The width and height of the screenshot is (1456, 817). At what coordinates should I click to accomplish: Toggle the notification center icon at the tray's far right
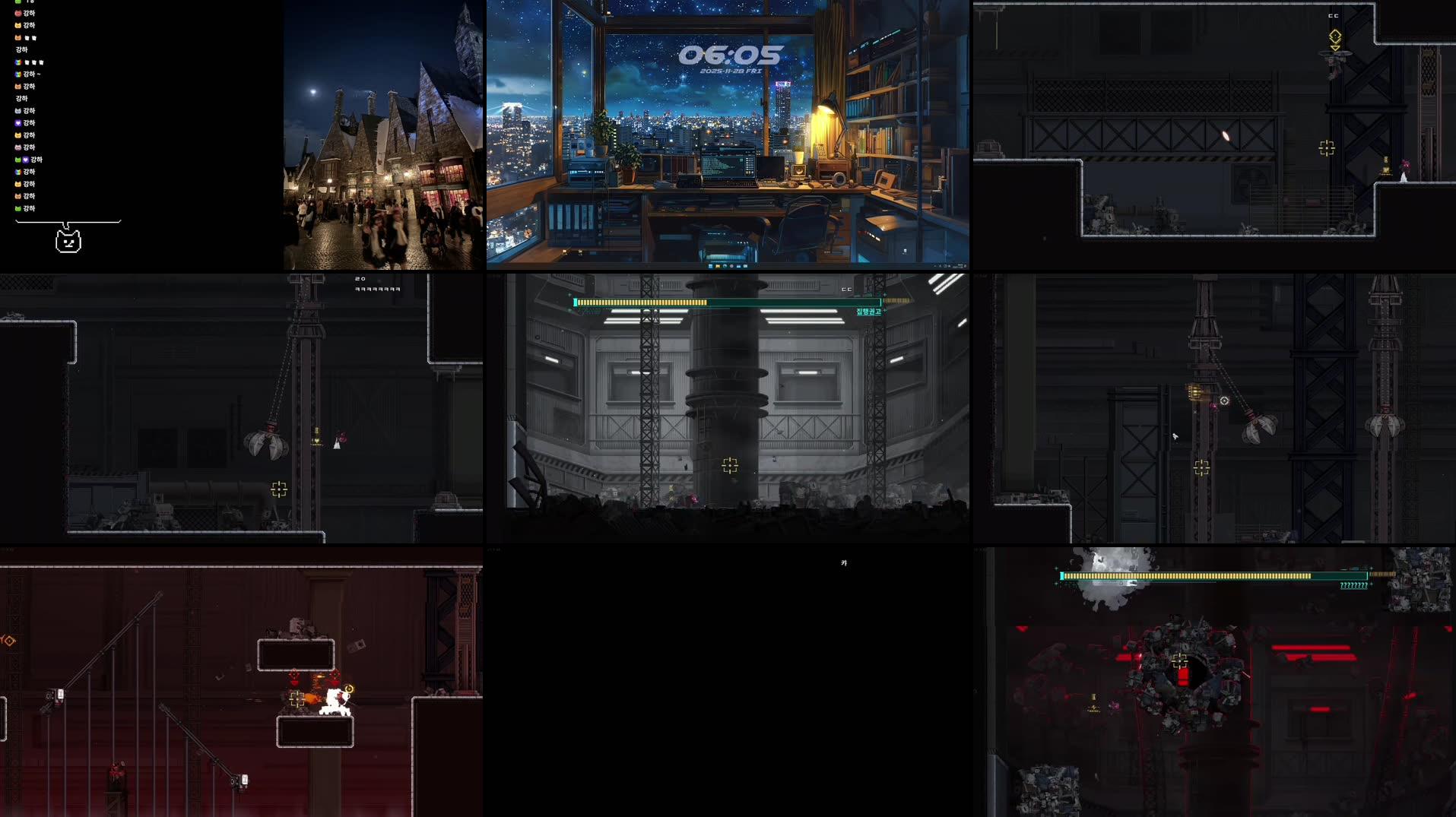(965, 268)
